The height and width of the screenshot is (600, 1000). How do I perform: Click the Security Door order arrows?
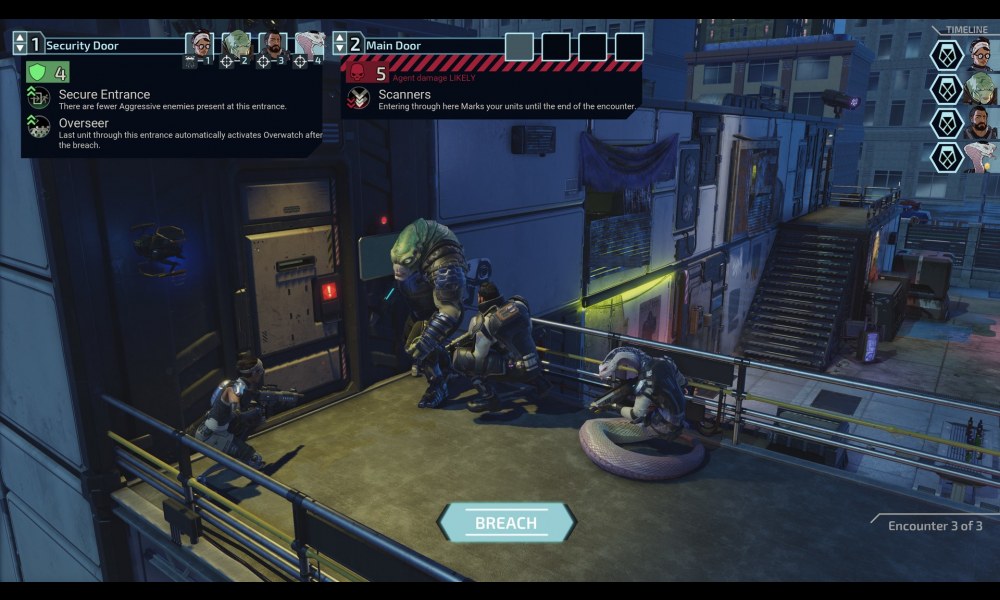20,44
